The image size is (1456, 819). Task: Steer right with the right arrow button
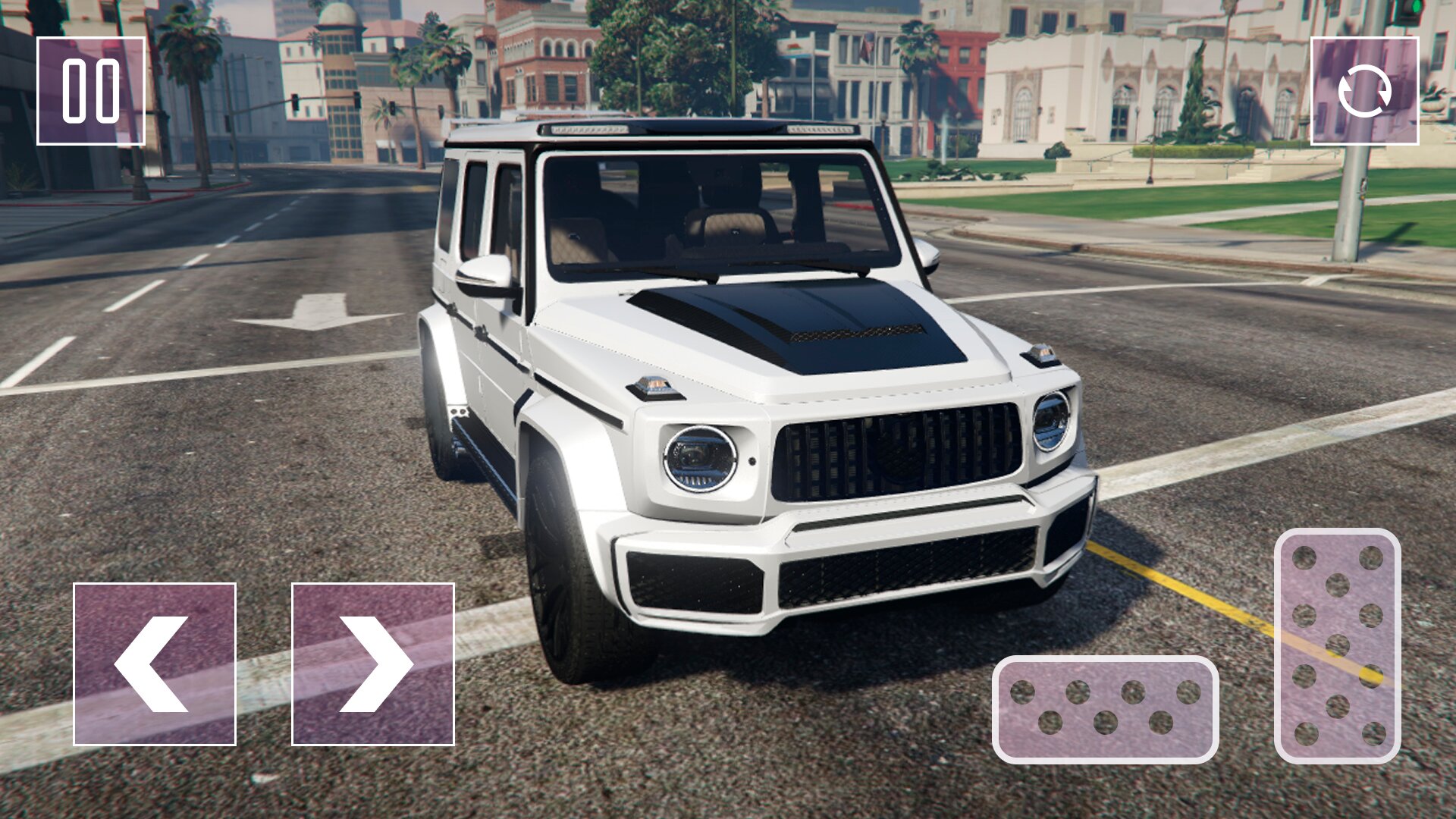(x=373, y=664)
